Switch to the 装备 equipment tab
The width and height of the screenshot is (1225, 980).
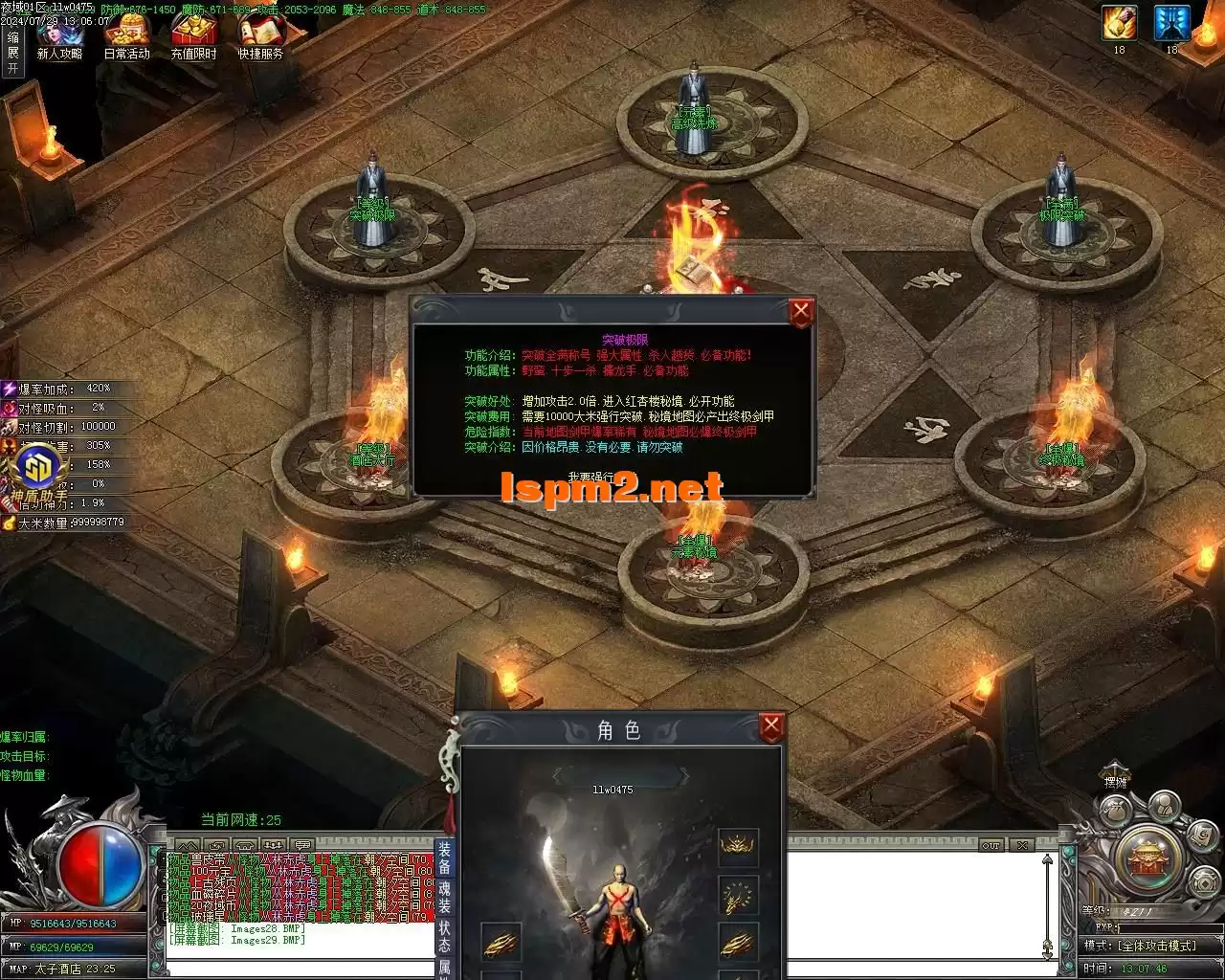pos(445,857)
